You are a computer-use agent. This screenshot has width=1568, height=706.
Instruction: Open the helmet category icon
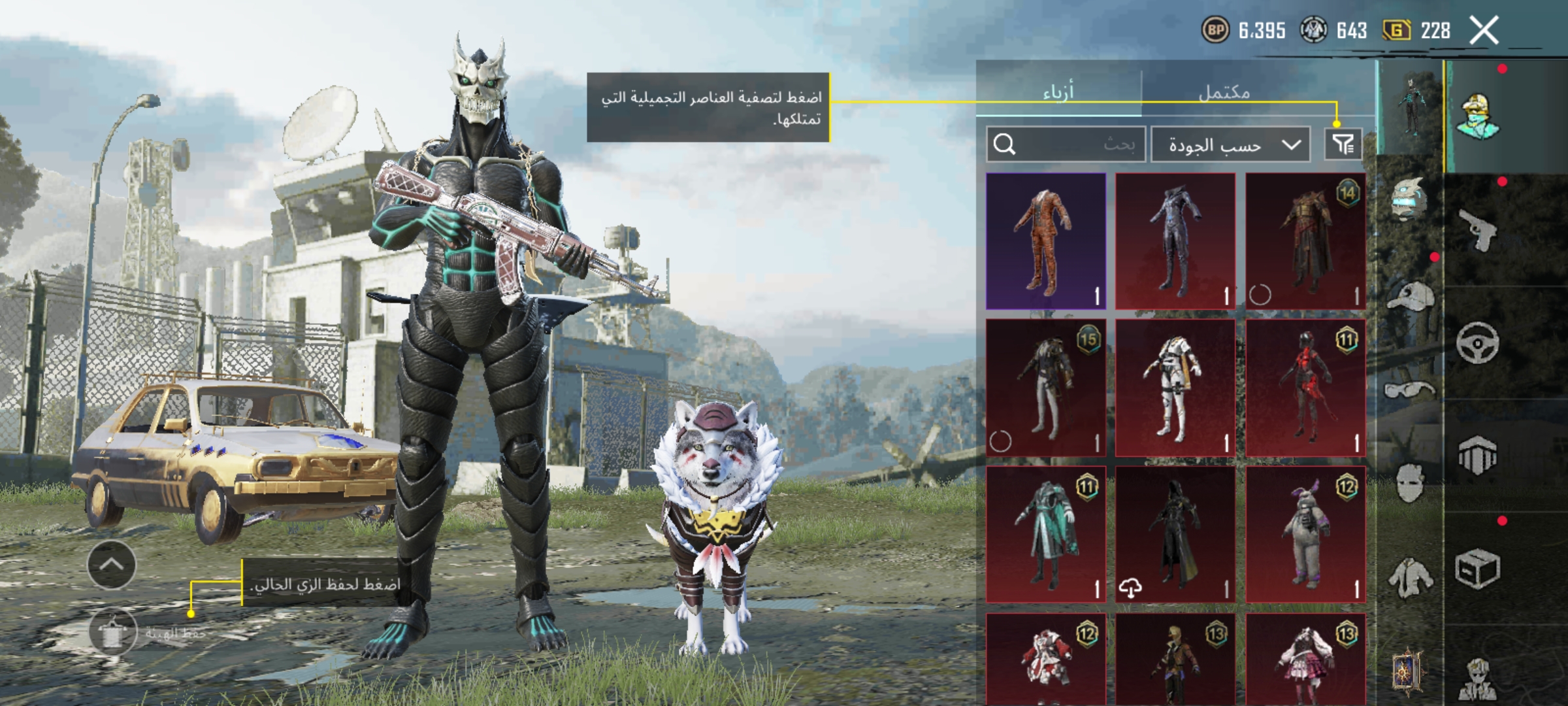pyautogui.click(x=1410, y=199)
